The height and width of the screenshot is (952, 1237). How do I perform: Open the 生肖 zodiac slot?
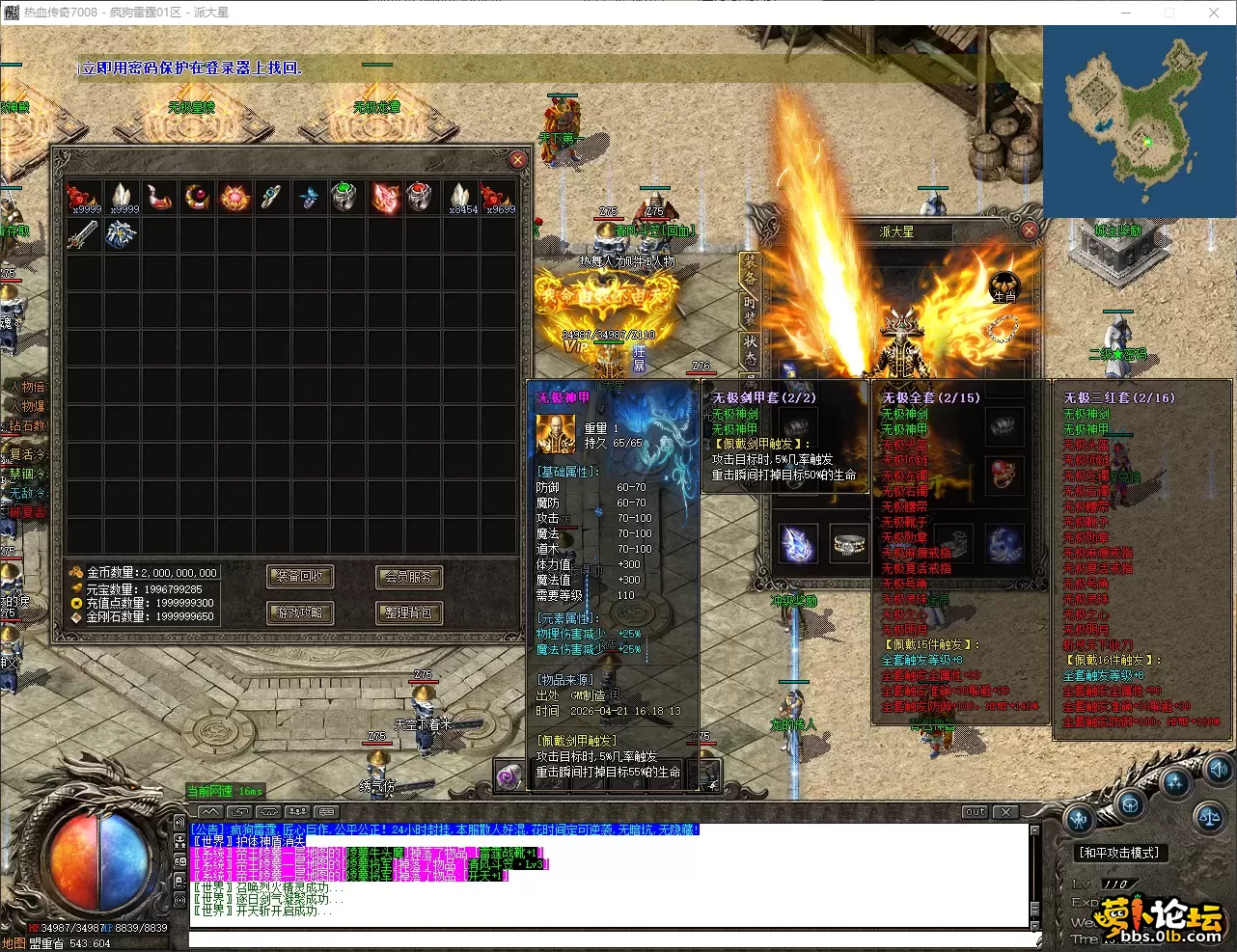click(1004, 286)
